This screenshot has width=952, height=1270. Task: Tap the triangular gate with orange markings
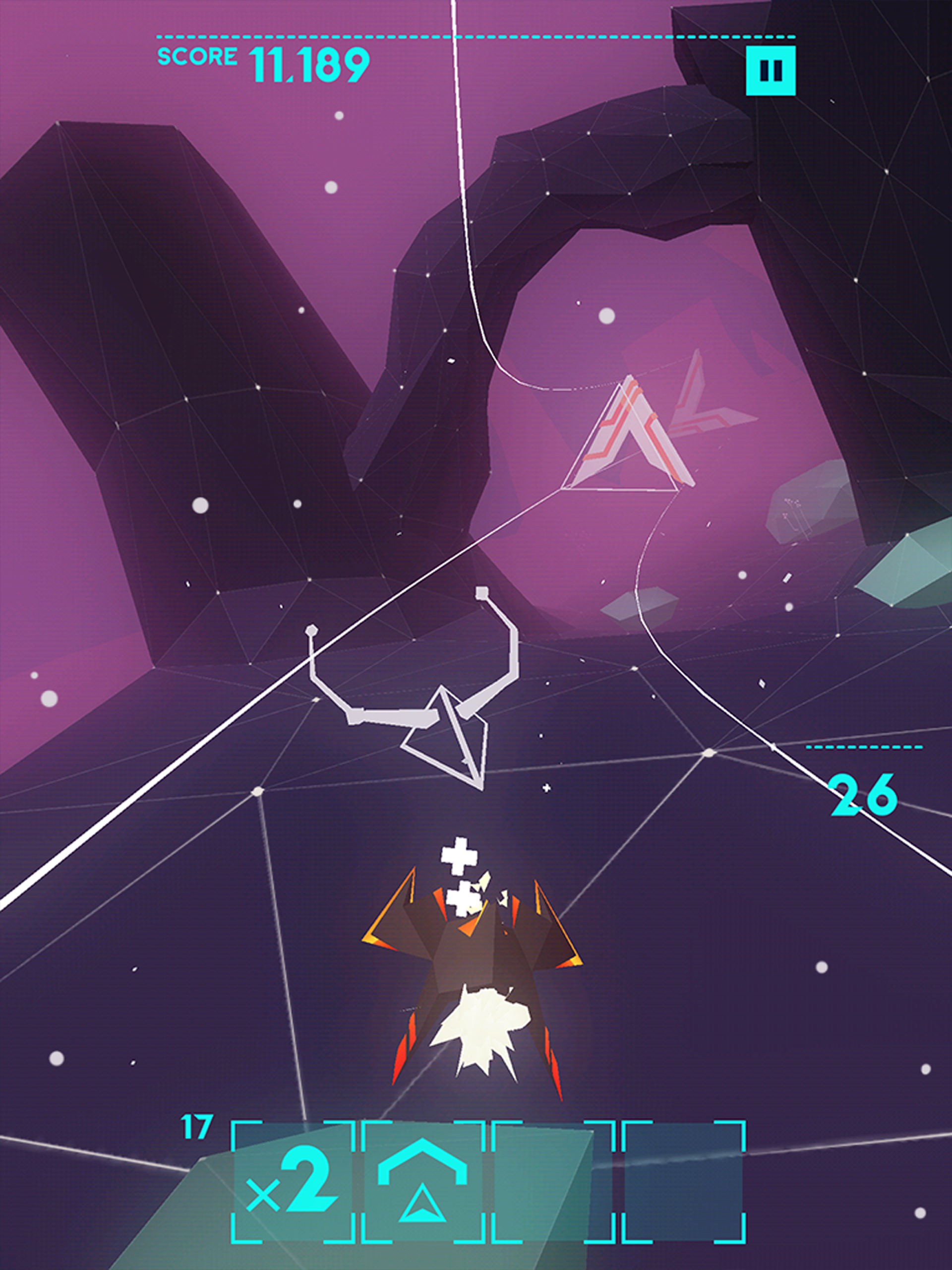(625, 437)
